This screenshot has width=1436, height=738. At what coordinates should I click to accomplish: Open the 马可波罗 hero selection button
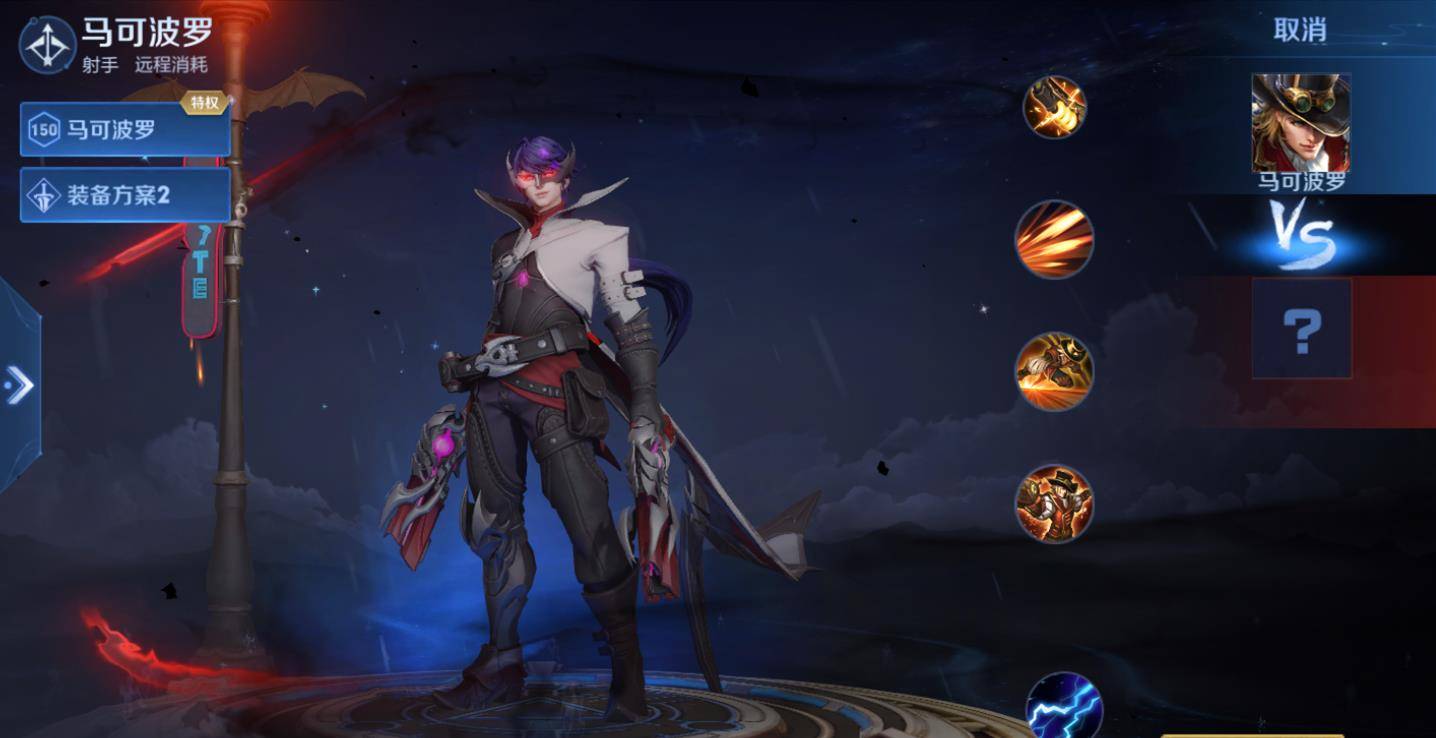(125, 130)
